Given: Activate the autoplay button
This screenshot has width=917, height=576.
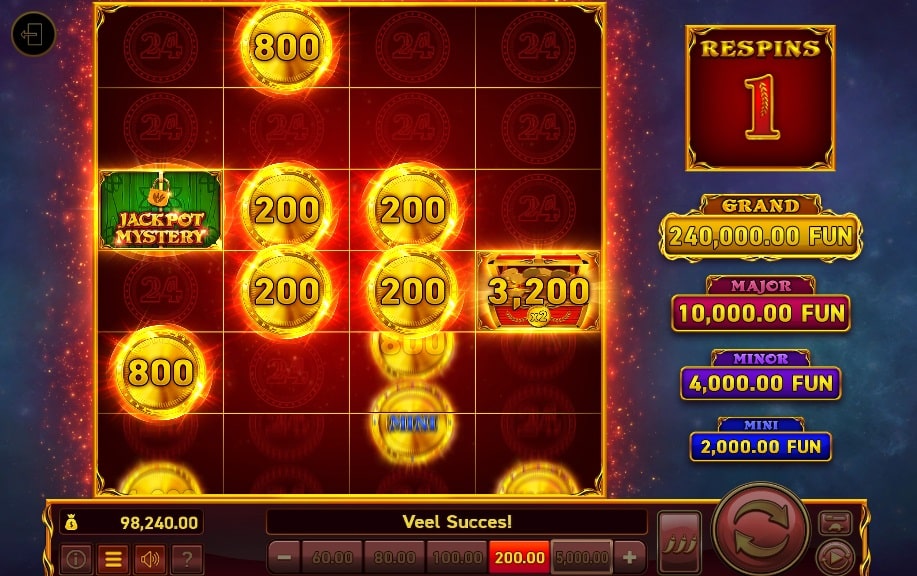Looking at the screenshot, I should point(834,557).
